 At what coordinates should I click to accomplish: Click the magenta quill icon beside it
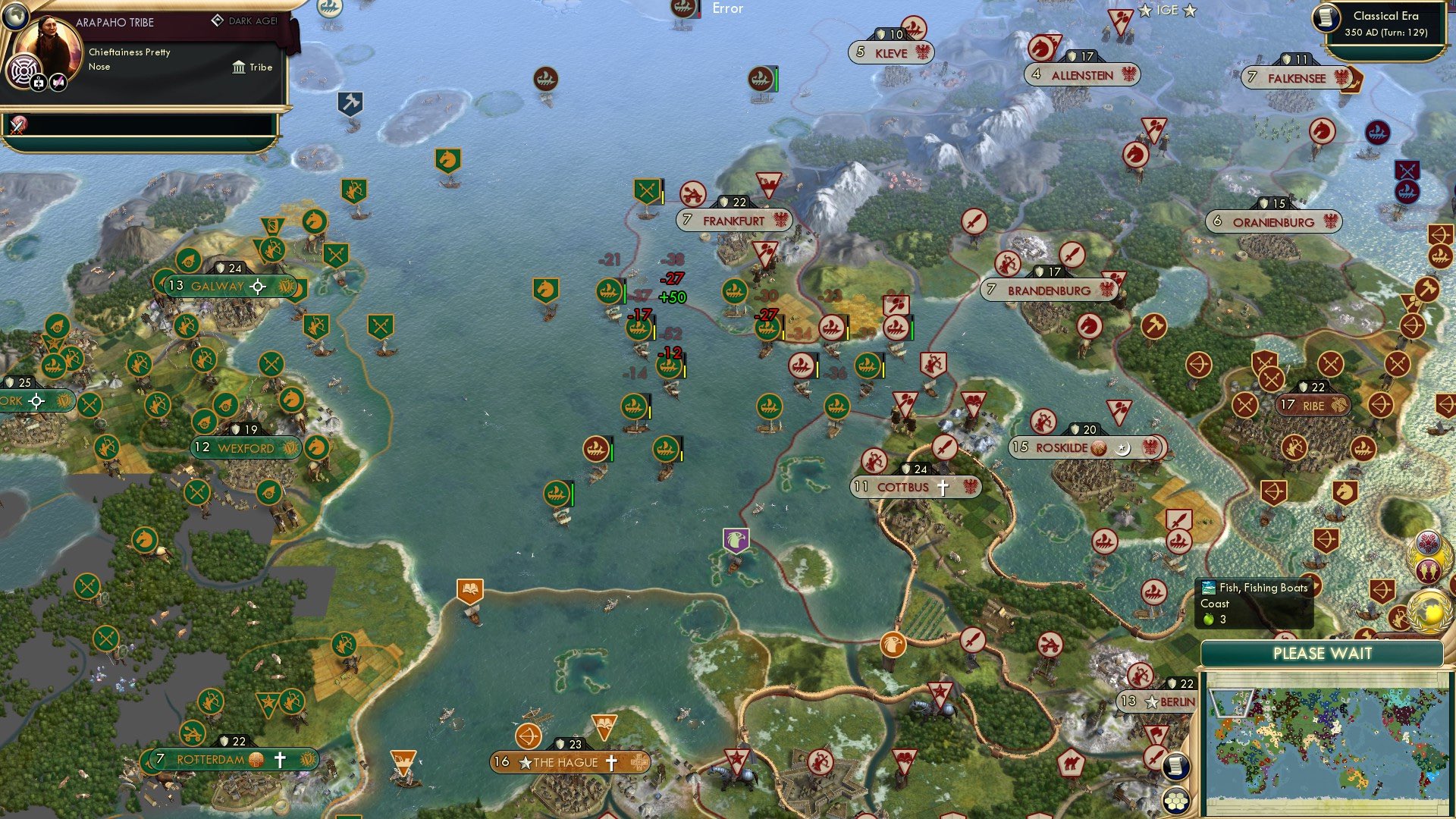pos(58,82)
